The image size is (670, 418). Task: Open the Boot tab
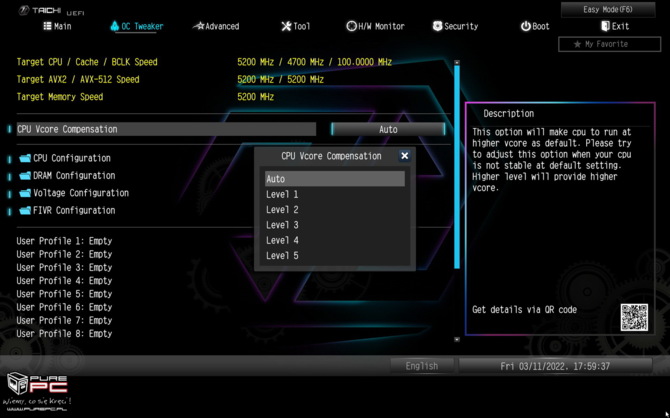pos(535,26)
